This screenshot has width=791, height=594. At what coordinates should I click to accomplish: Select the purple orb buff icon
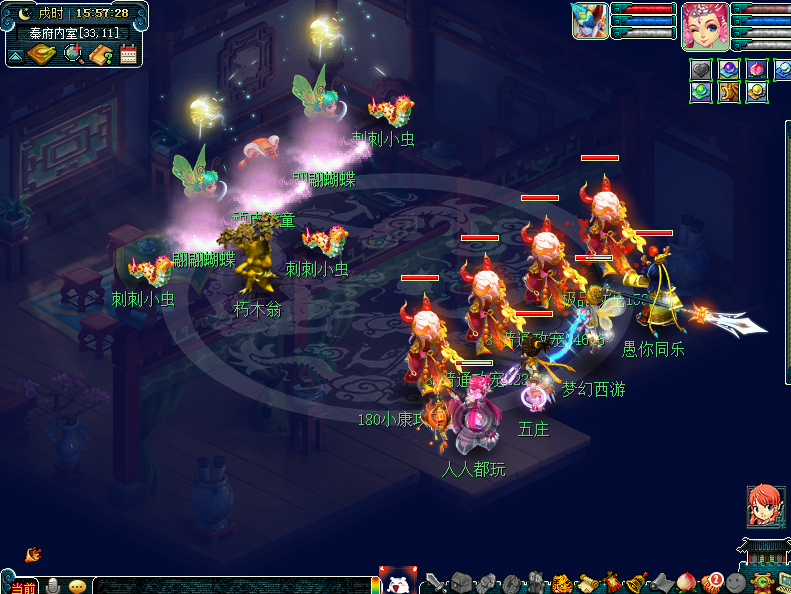point(729,70)
